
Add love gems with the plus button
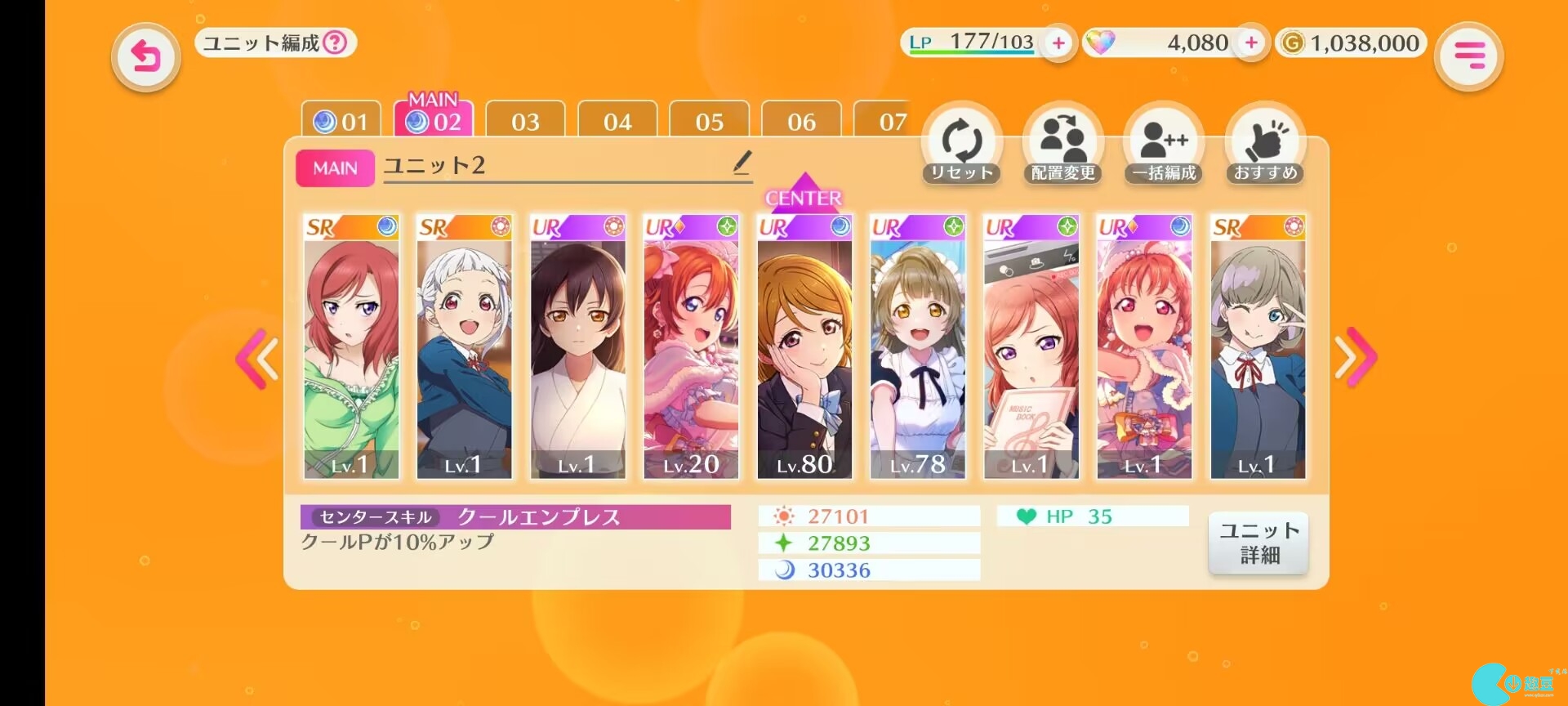click(x=1250, y=42)
